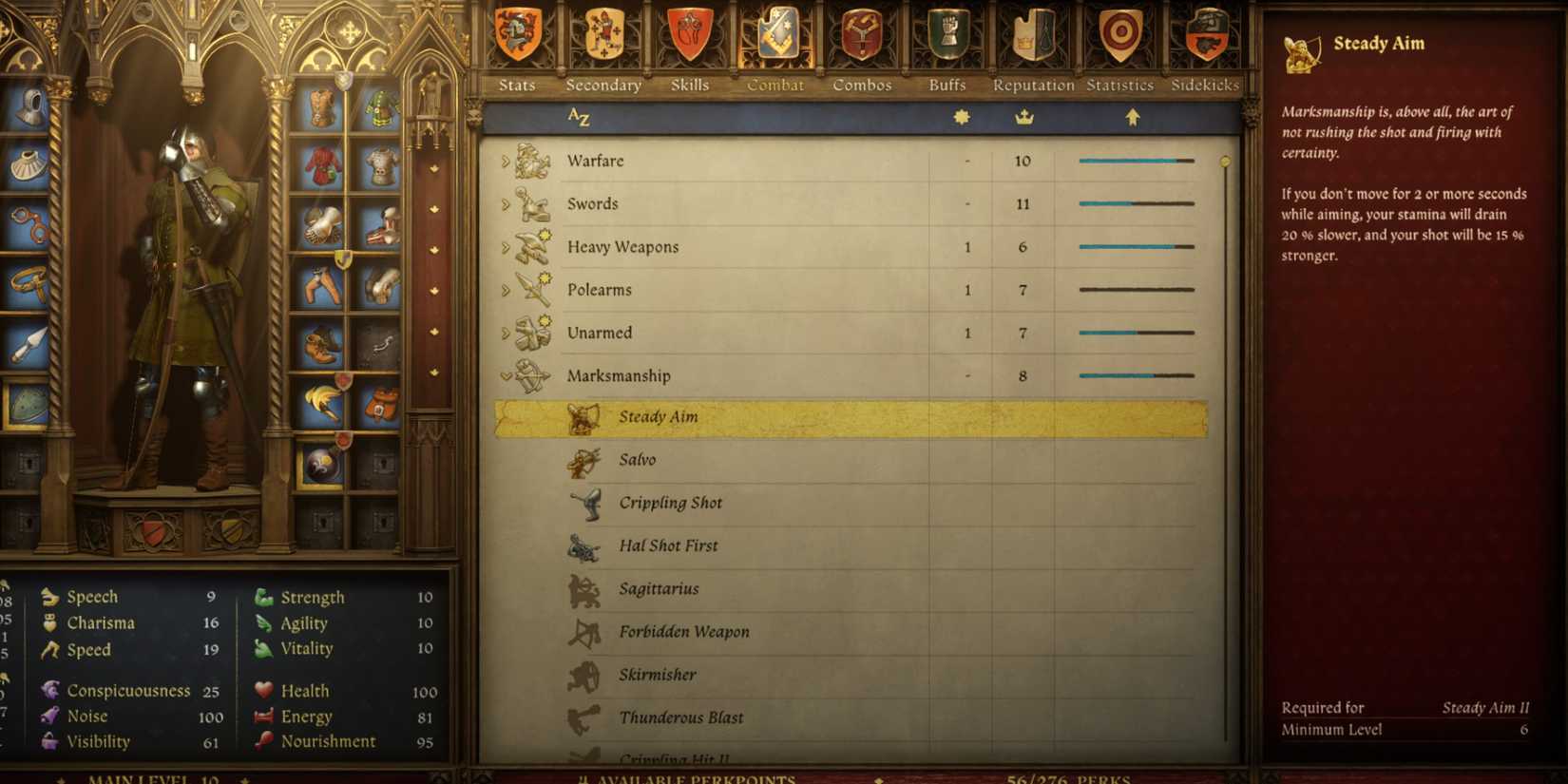Click the Forbidden Weapon bow icon
1568x784 pixels.
(x=584, y=632)
